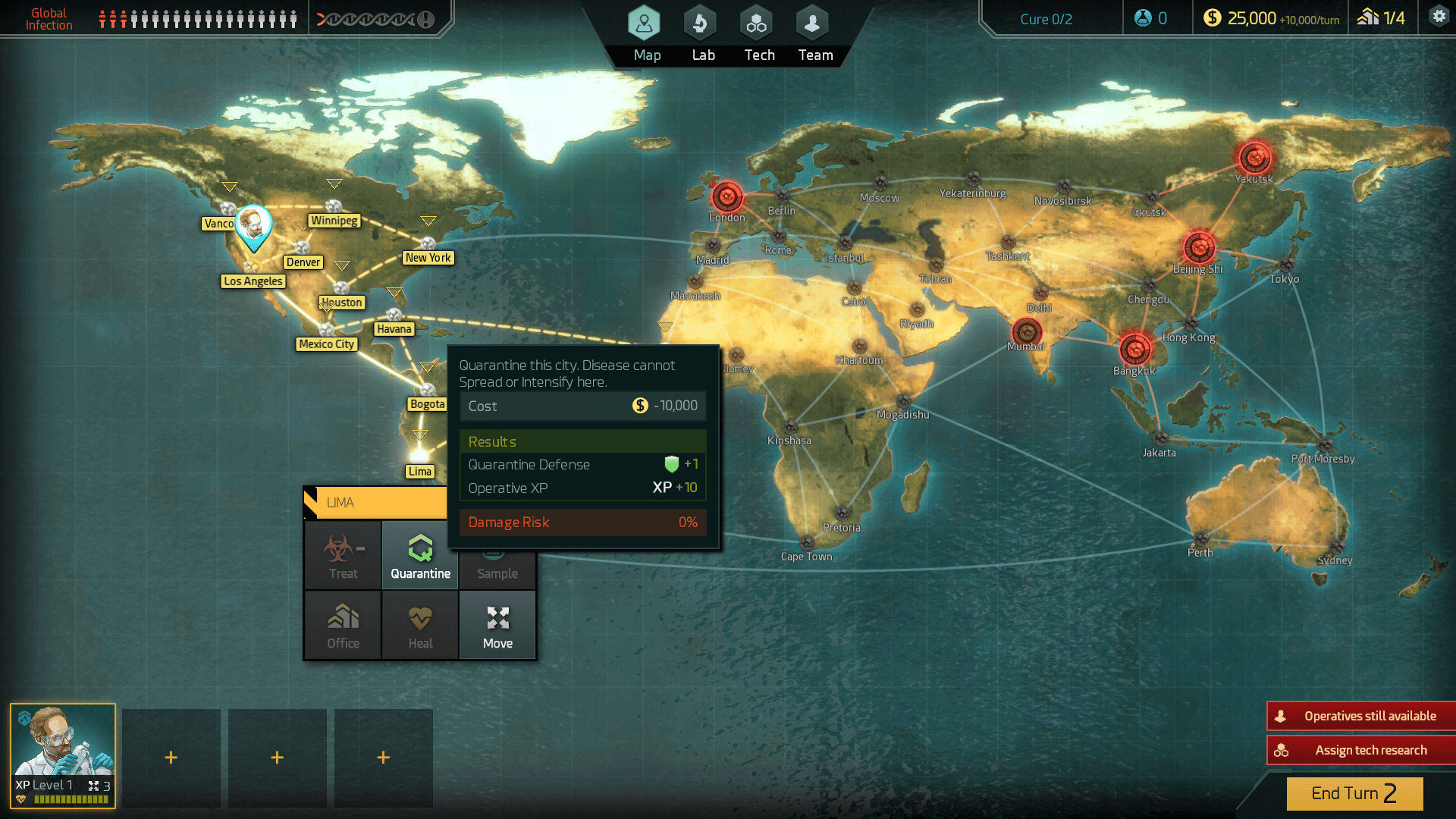Select the Move action
Screen dimensions: 1456x819
497,626
